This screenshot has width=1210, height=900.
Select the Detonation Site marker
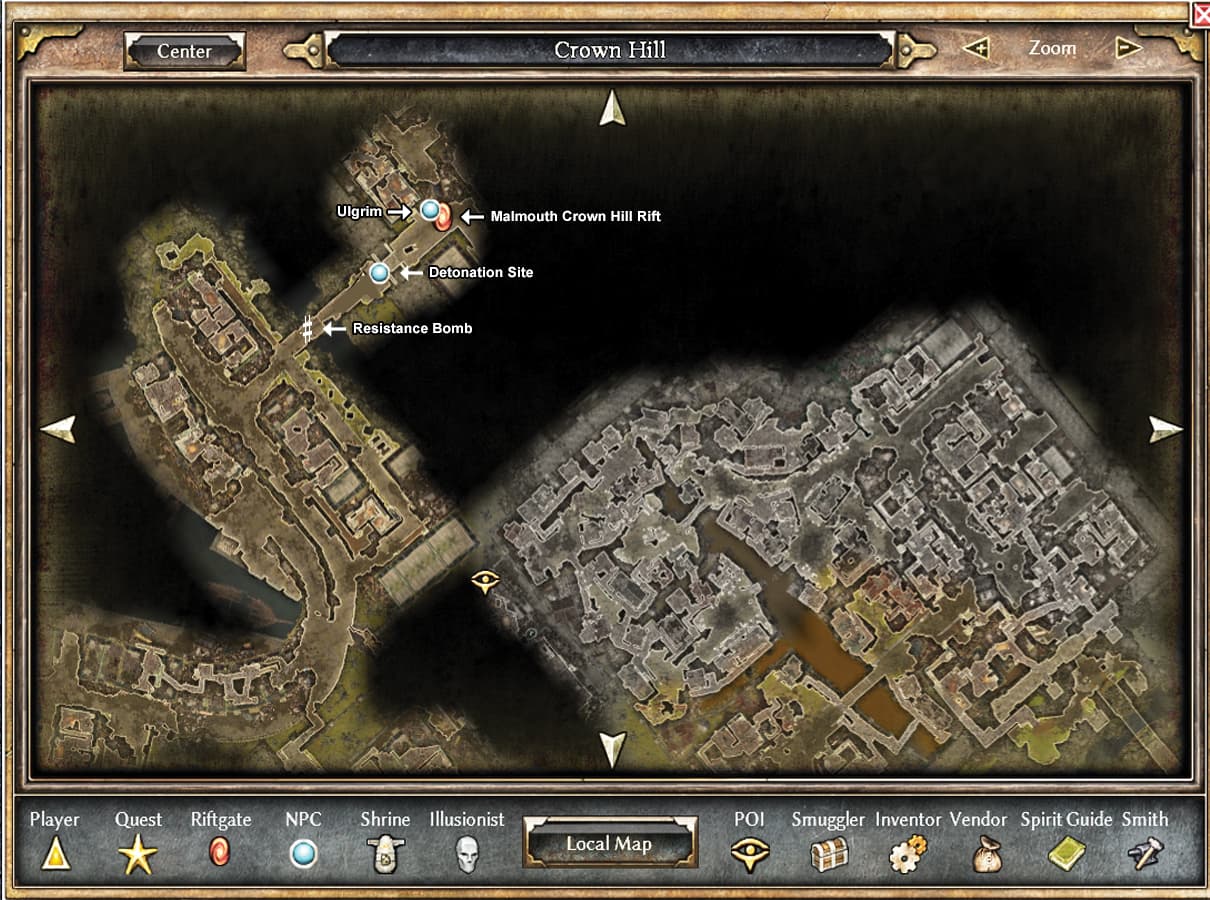click(379, 272)
